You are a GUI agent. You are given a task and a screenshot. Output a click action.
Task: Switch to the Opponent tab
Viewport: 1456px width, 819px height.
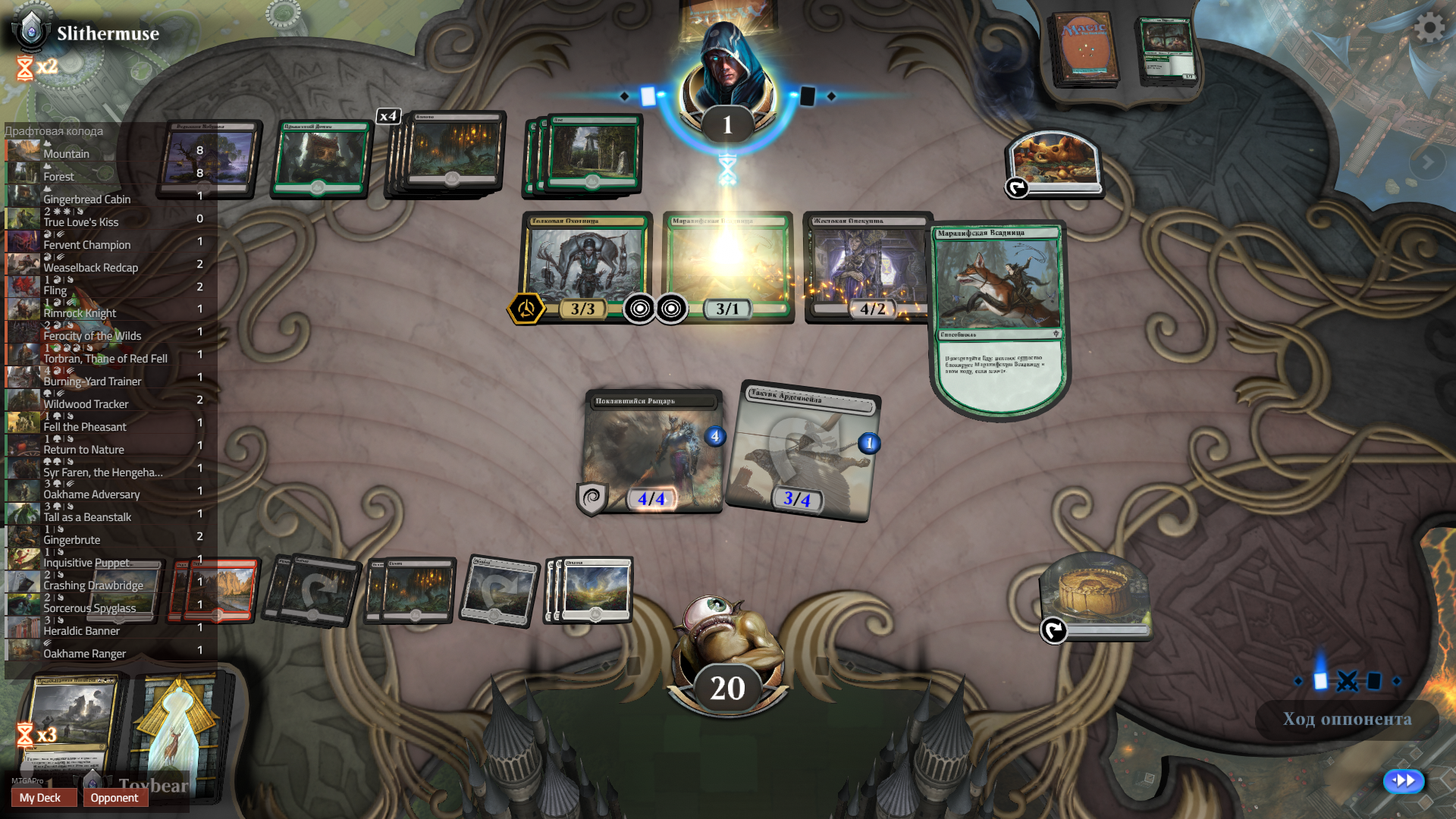[x=115, y=798]
